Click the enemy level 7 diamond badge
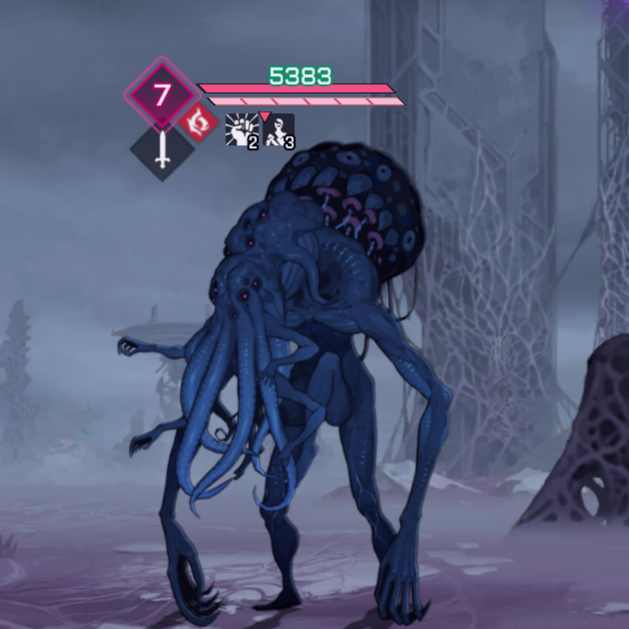 (161, 95)
